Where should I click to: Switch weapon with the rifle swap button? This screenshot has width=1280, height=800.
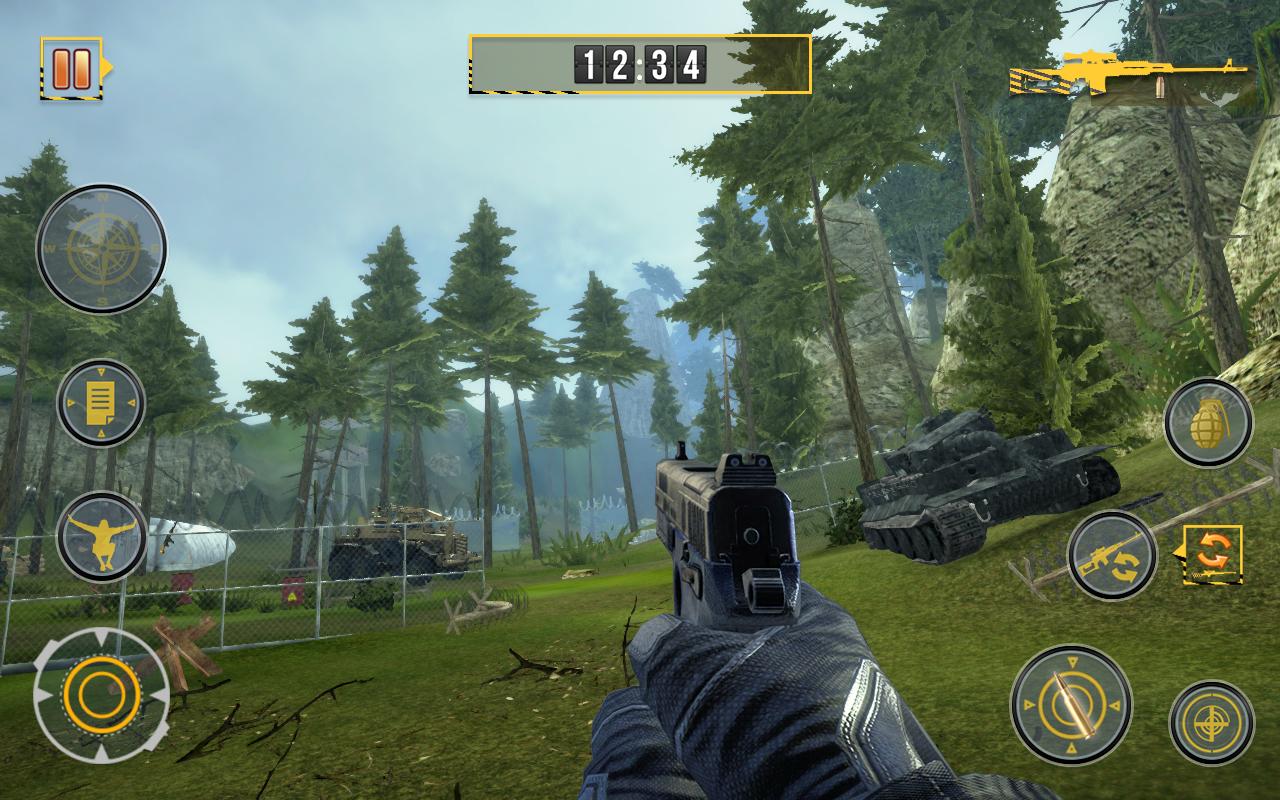[1111, 556]
